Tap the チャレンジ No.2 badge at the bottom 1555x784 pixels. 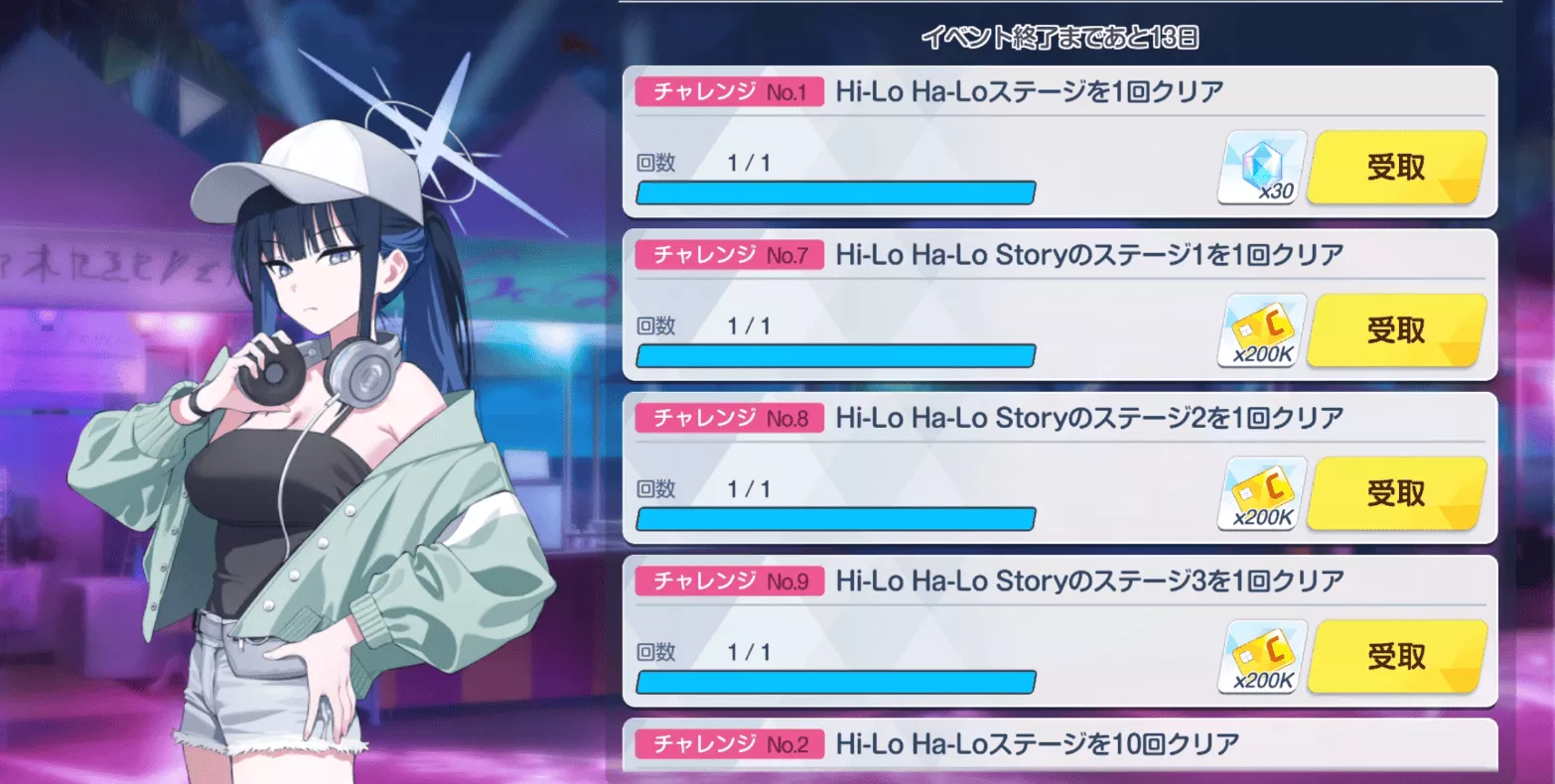point(728,743)
